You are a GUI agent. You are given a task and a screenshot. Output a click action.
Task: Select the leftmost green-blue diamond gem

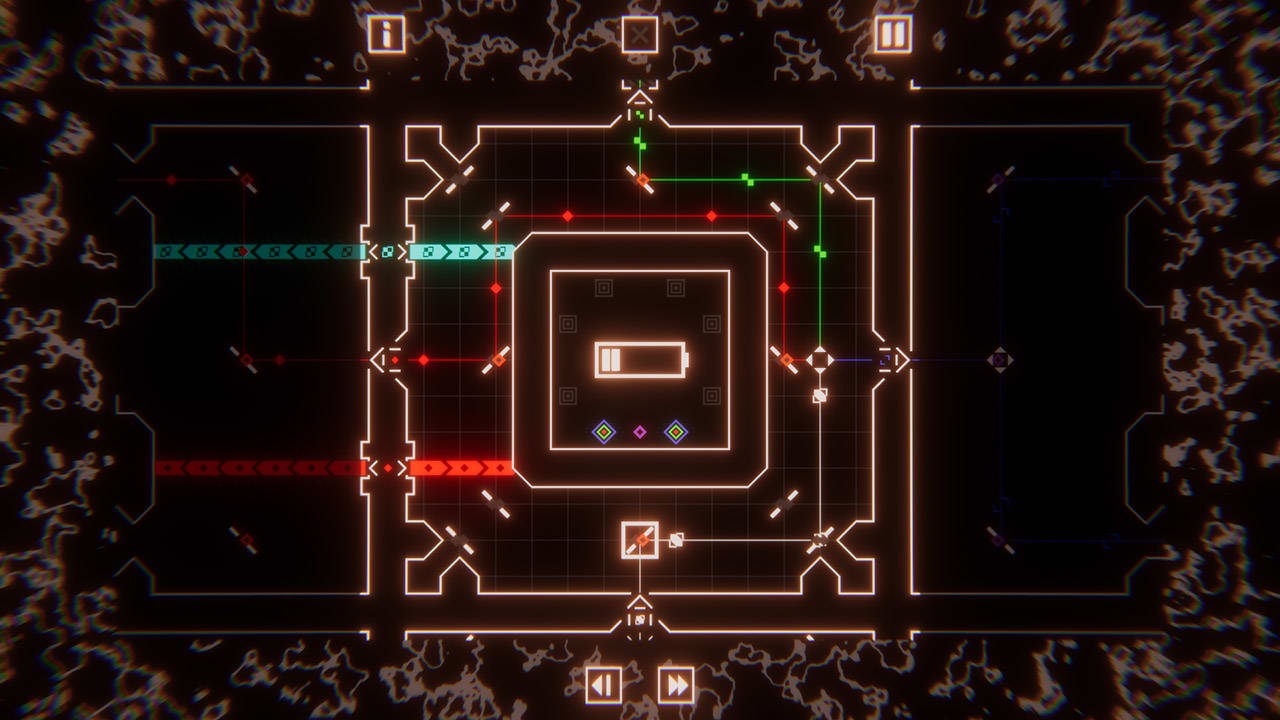tap(604, 432)
